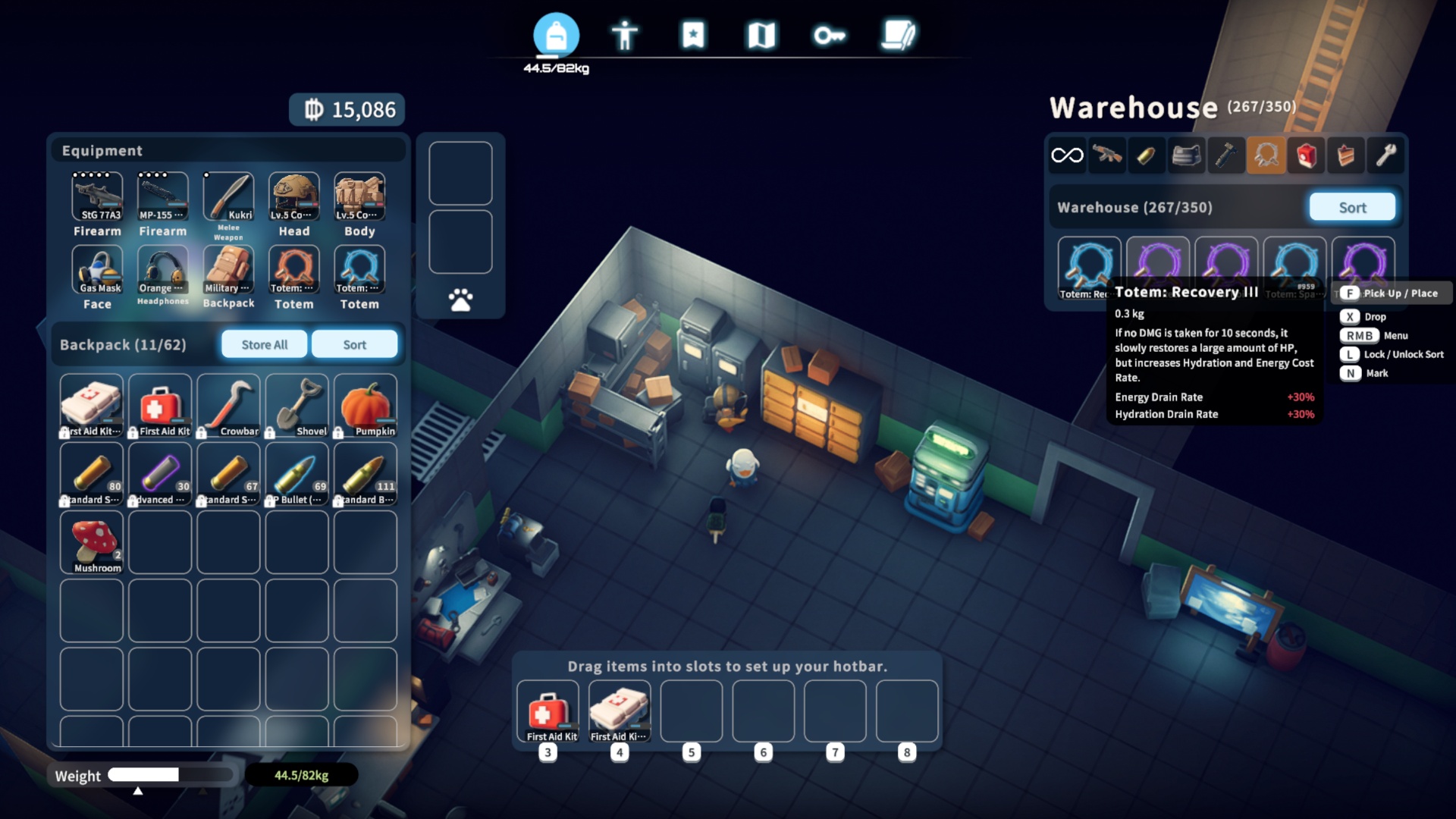Filter warehouse by firearms category
This screenshot has height=819, width=1456.
coord(1107,155)
